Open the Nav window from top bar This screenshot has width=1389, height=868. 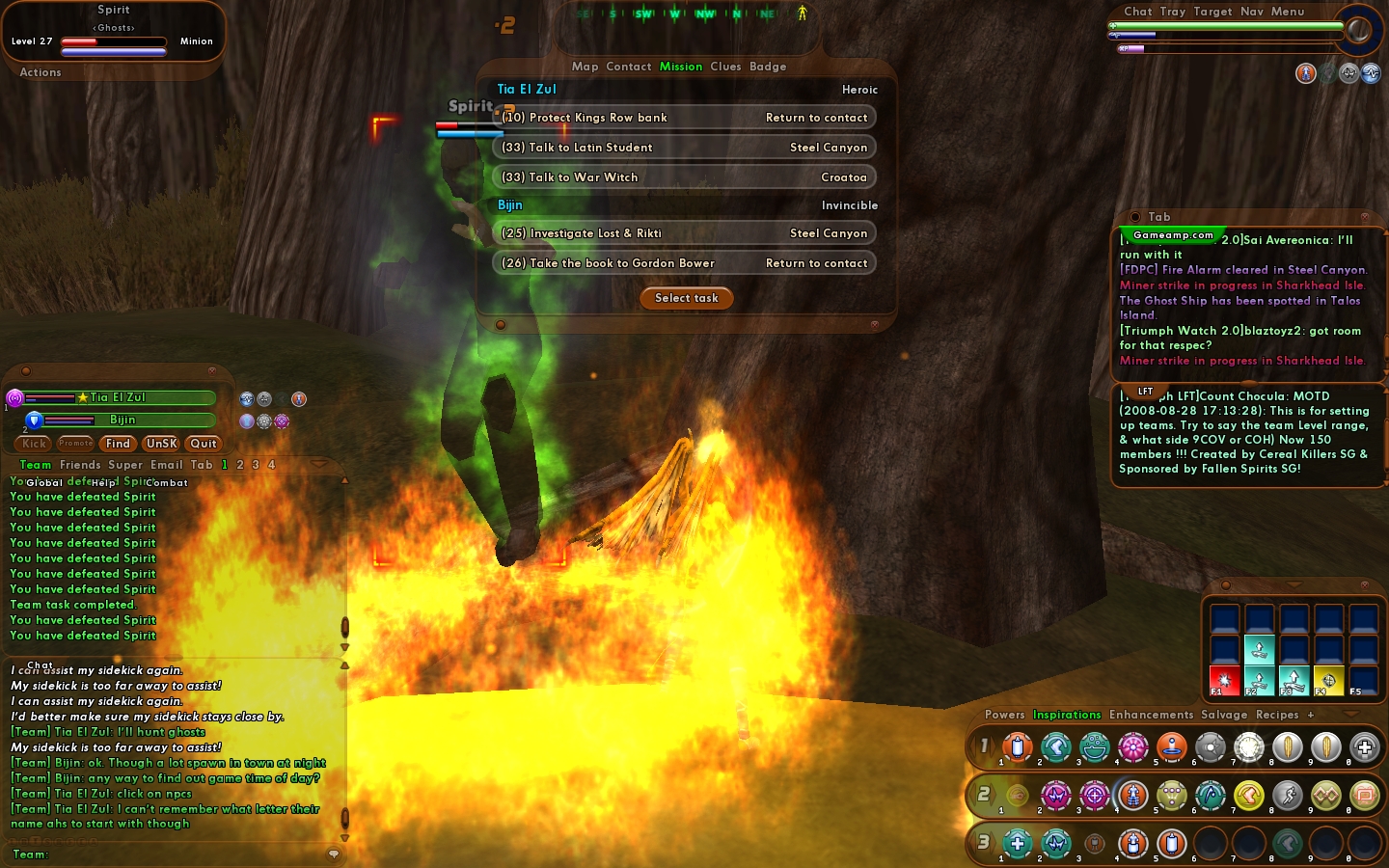point(1251,12)
